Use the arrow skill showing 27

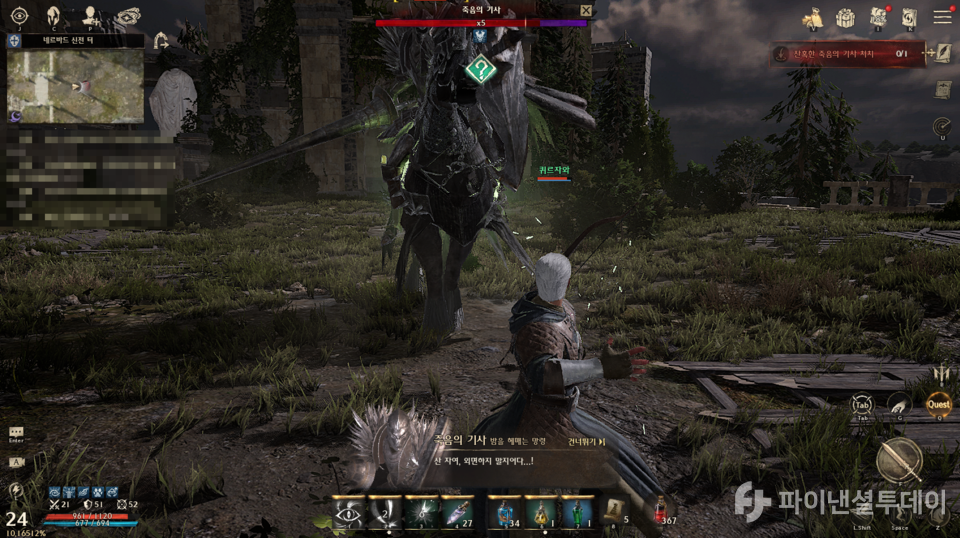pos(457,511)
